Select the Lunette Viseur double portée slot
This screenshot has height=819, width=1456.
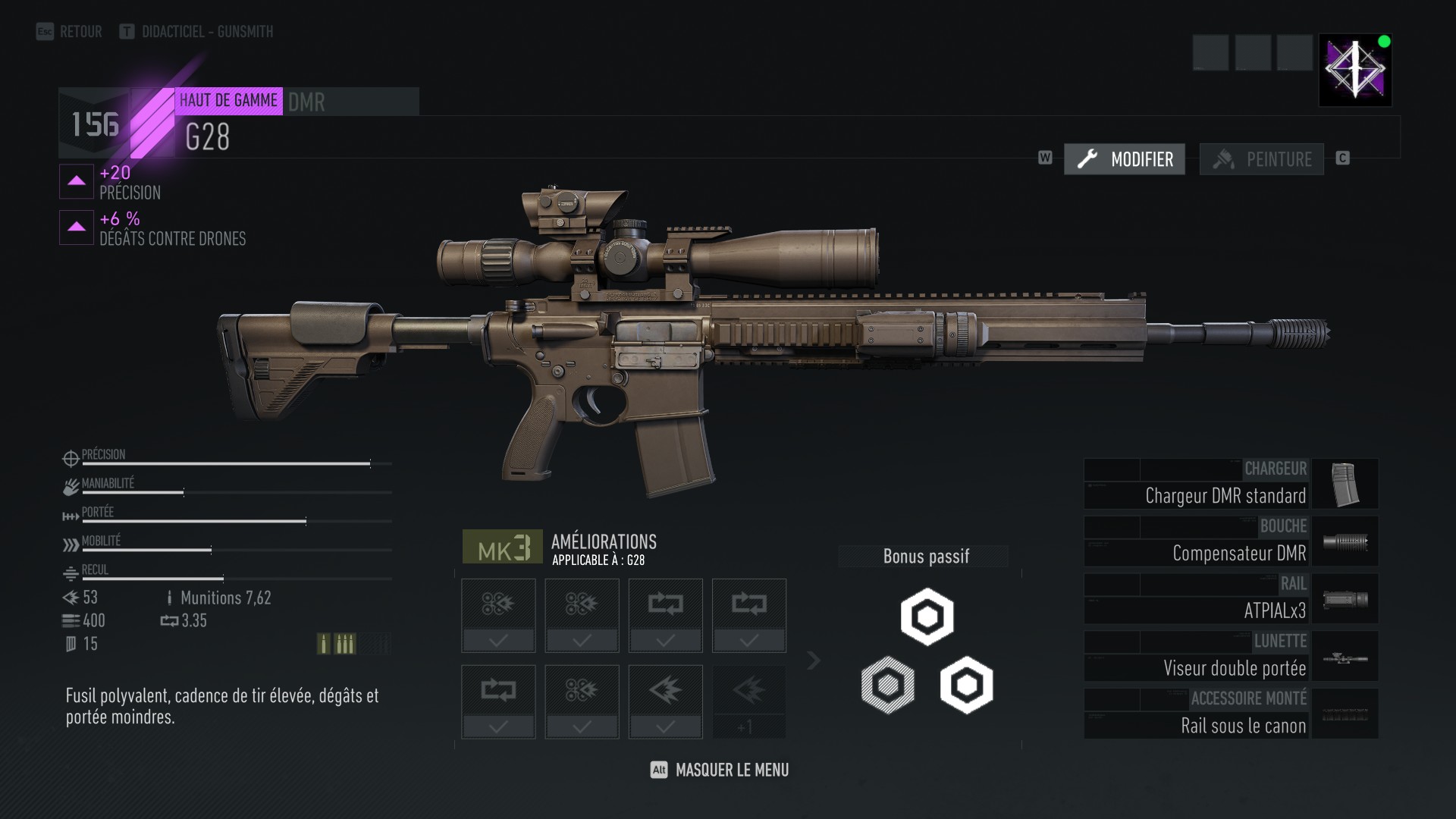point(1230,657)
